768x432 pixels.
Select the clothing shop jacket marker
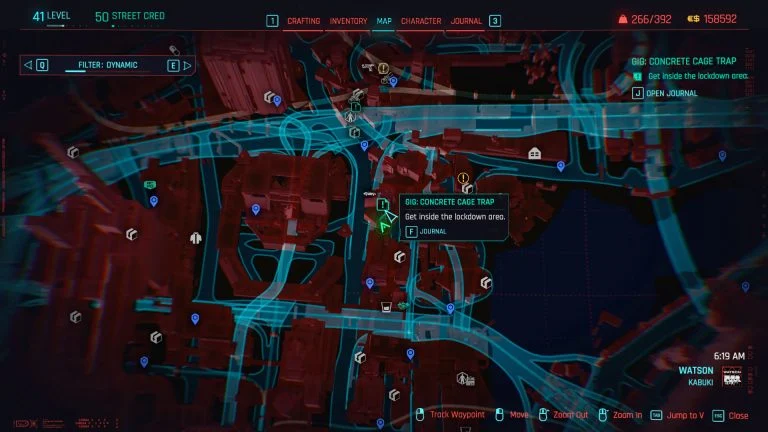196,239
